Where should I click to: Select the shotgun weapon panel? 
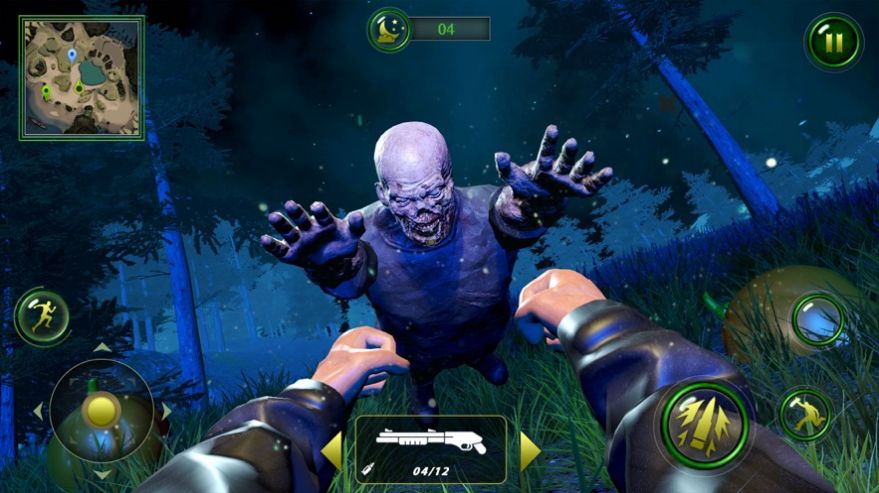pos(430,449)
